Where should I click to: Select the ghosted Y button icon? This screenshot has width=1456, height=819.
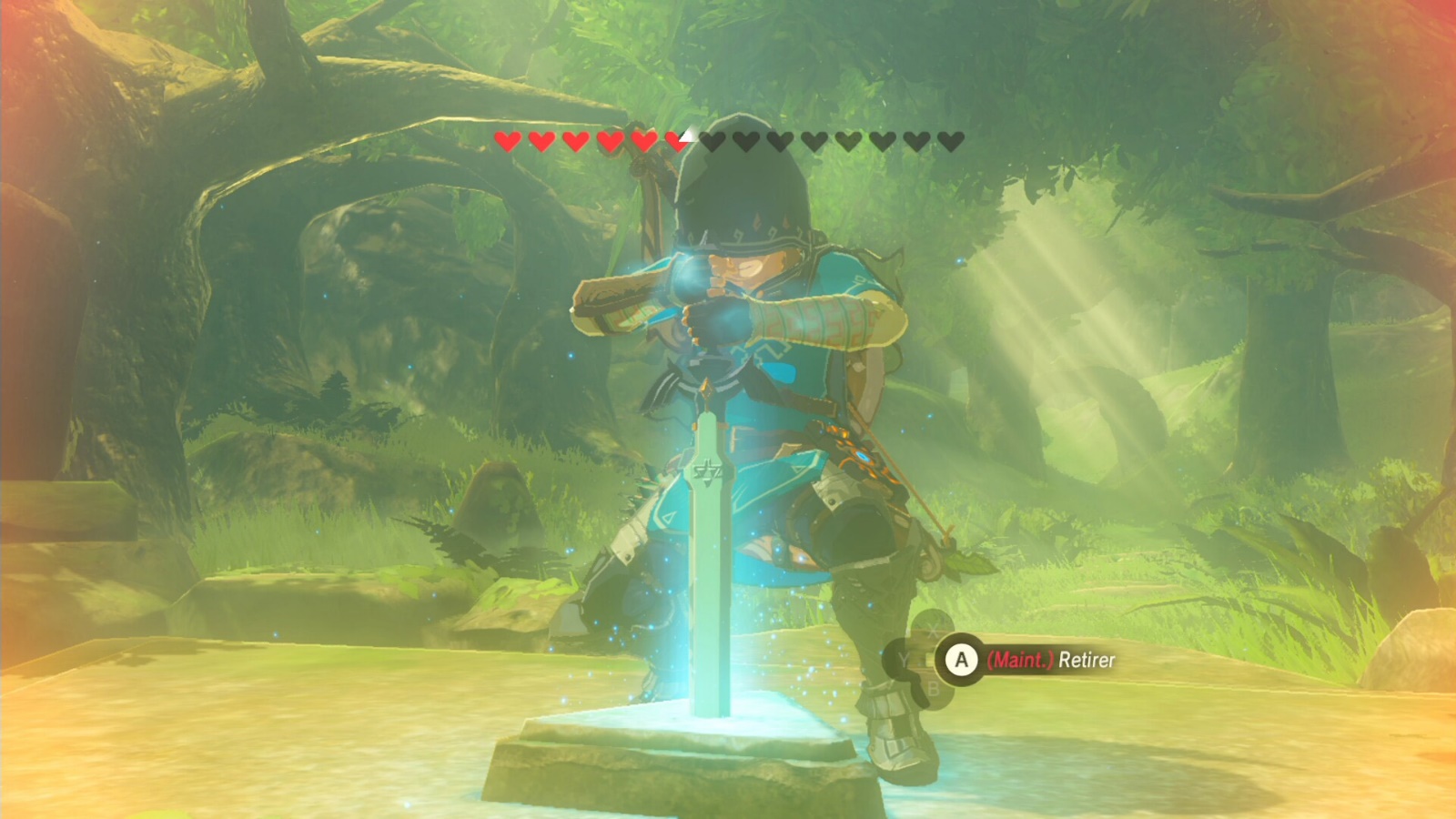coord(904,659)
